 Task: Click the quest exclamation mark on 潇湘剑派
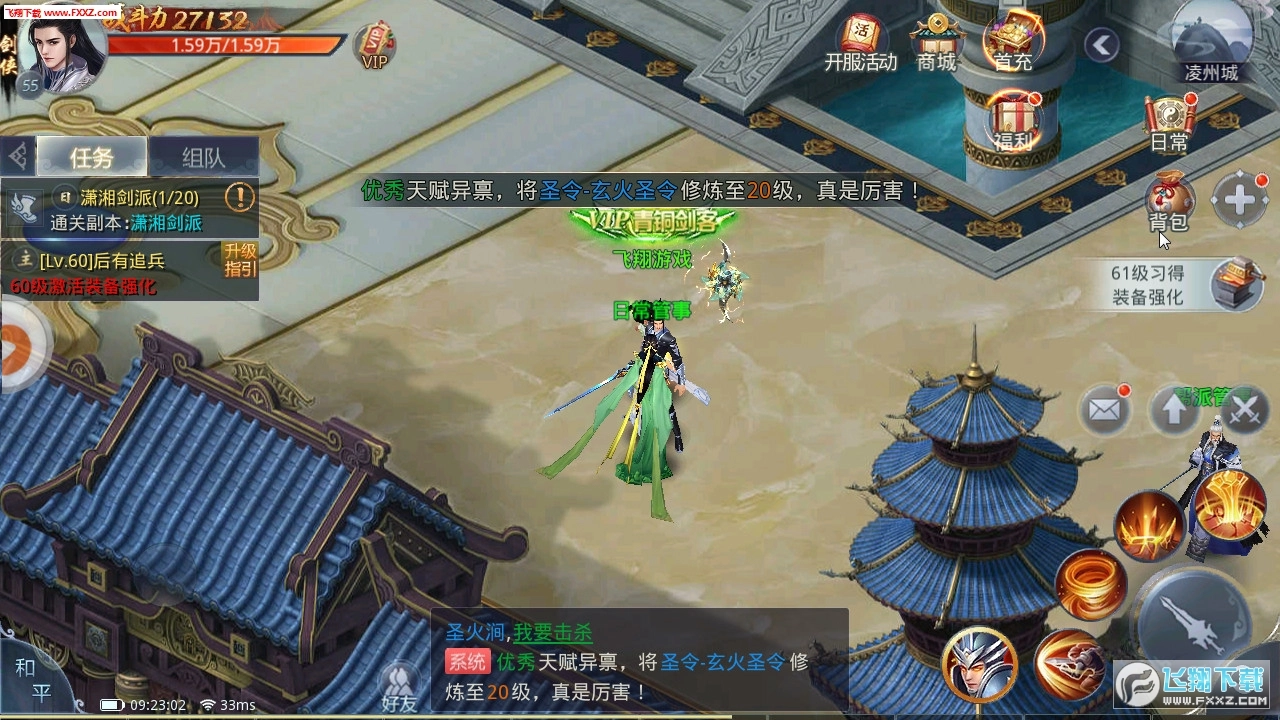238,200
